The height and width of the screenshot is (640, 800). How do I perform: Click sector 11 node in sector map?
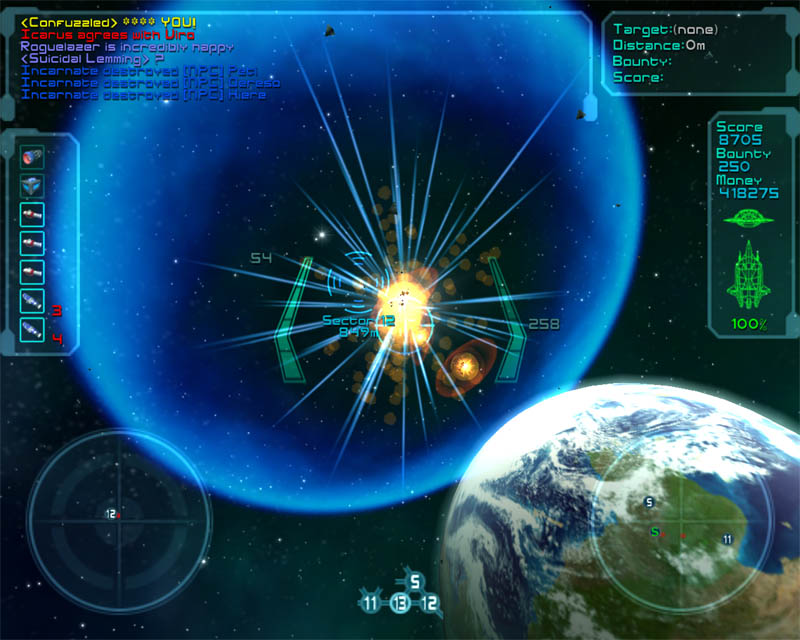tap(371, 603)
